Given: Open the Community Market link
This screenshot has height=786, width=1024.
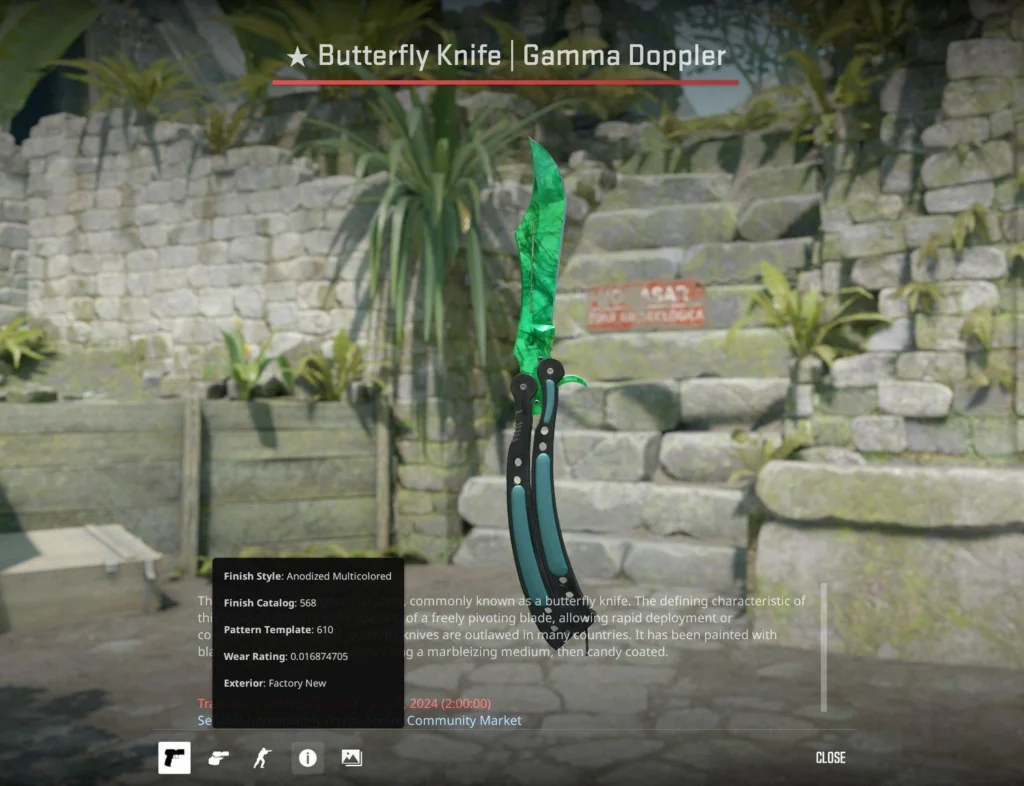Looking at the screenshot, I should (463, 720).
